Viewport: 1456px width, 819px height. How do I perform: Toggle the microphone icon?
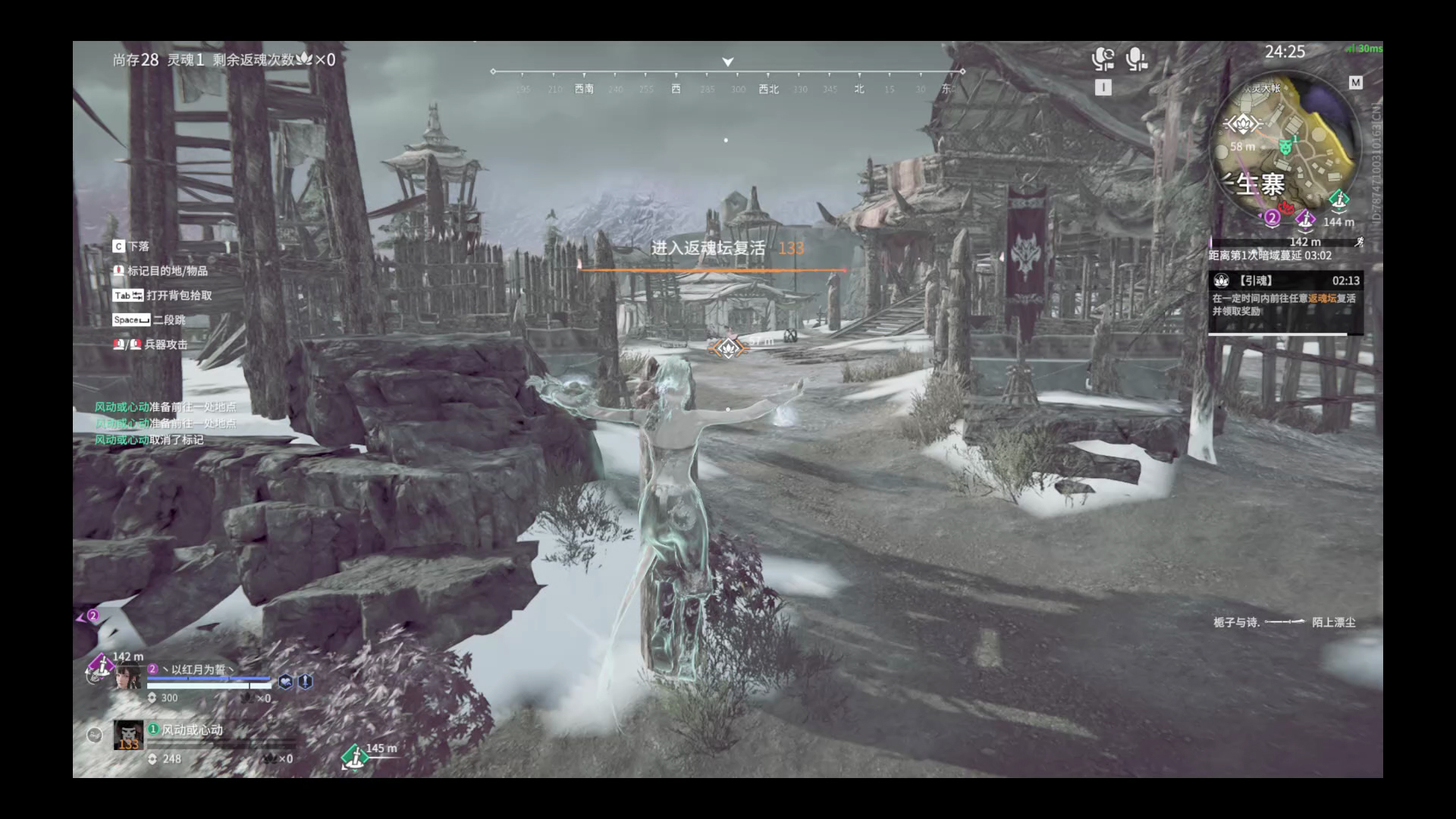pos(1136,59)
